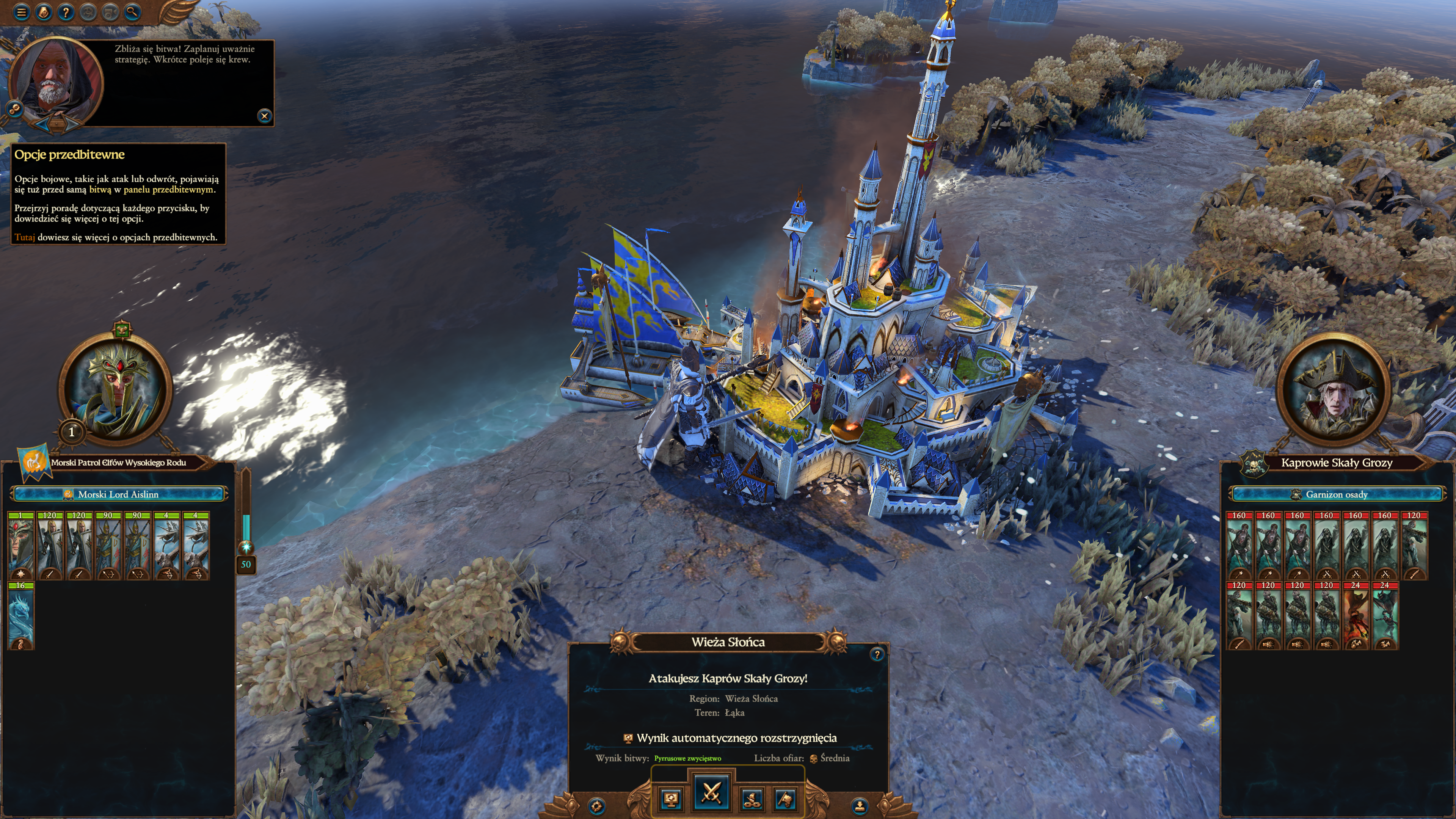
Task: Click the Winds of Magic star orb
Action: click(246, 546)
